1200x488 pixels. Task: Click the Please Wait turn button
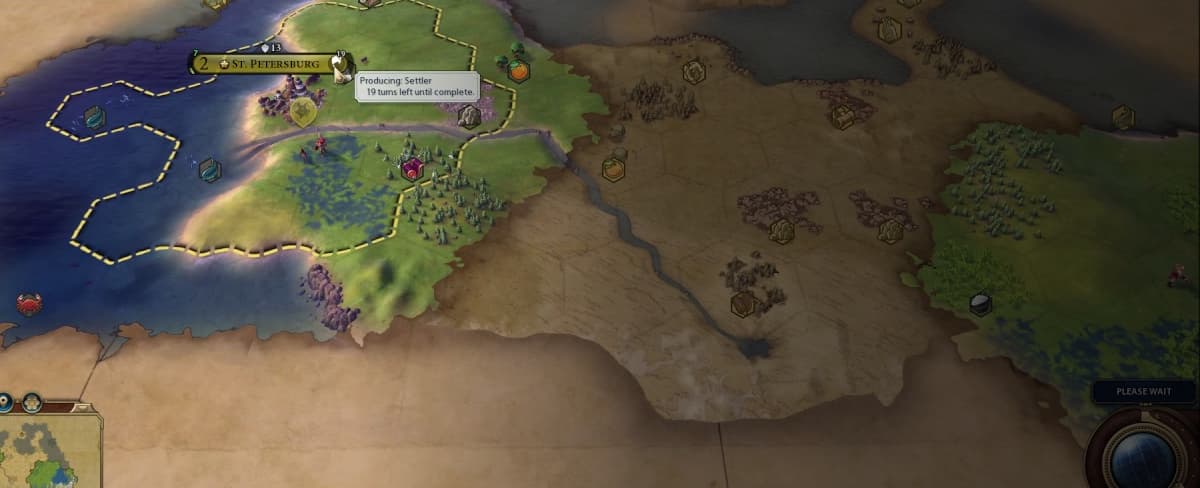pyautogui.click(x=1143, y=391)
